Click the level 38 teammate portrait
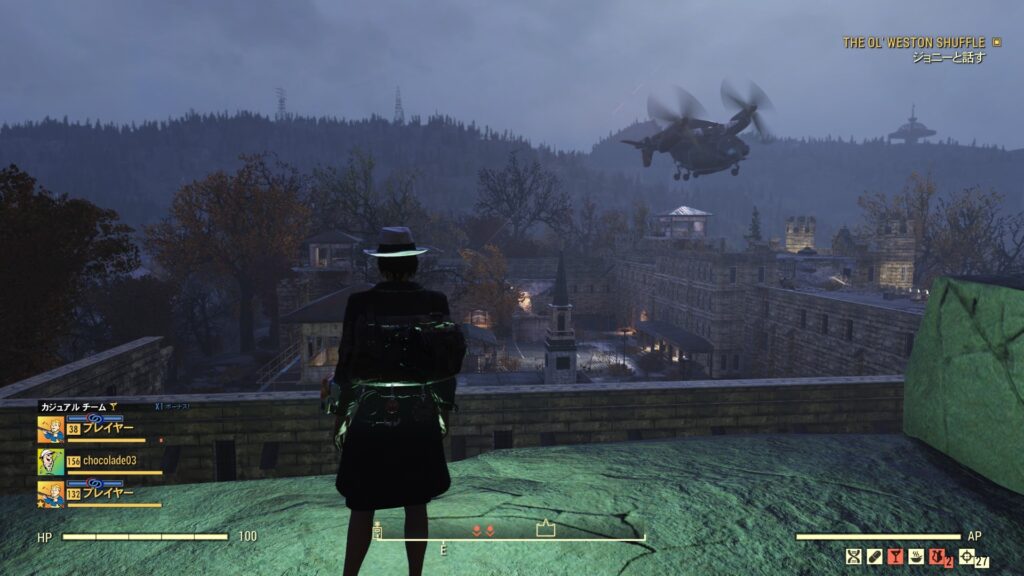The width and height of the screenshot is (1024, 576). pyautogui.click(x=50, y=429)
